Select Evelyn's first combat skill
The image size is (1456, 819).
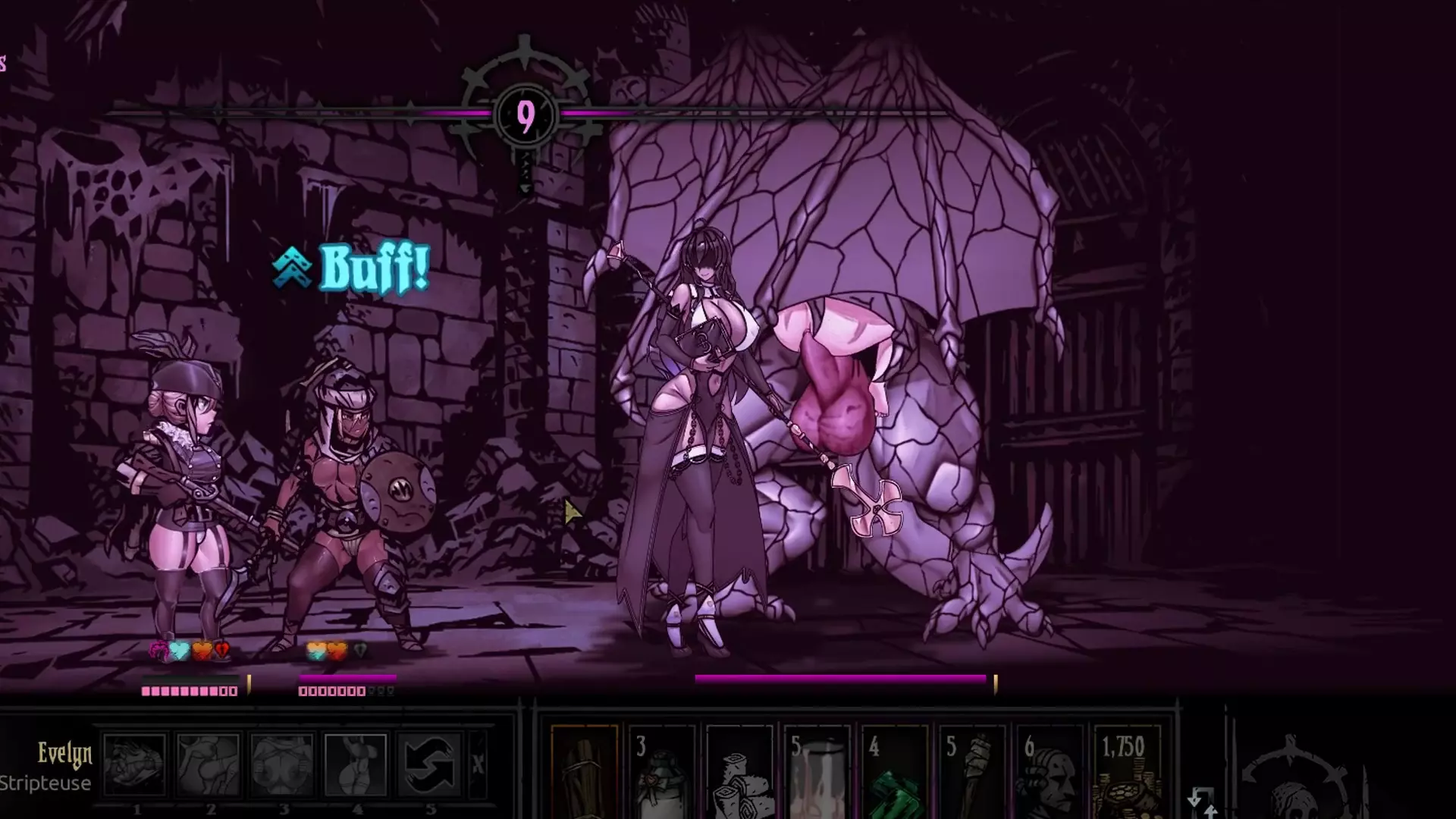135,764
